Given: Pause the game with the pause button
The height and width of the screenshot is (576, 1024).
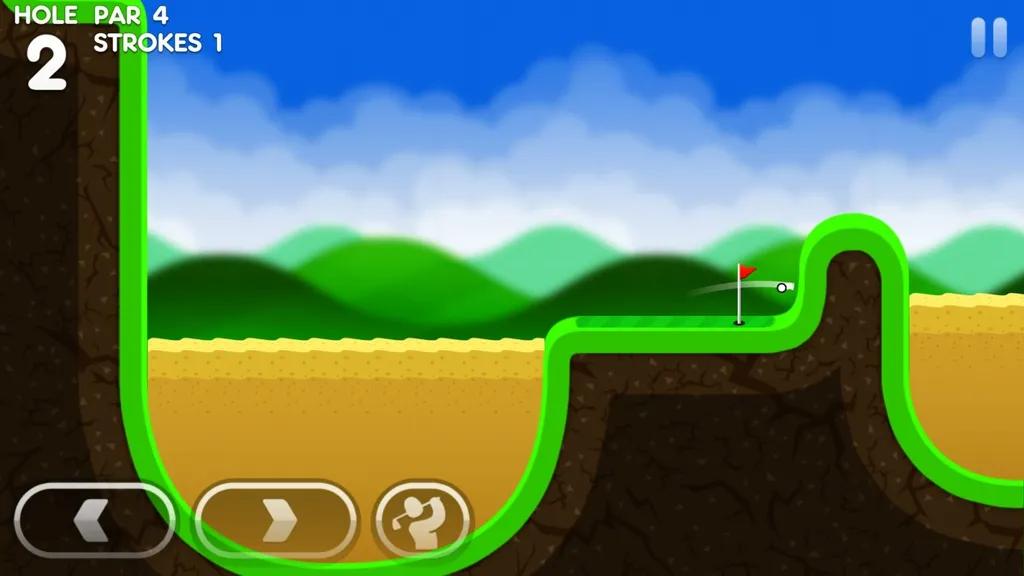Looking at the screenshot, I should point(989,38).
